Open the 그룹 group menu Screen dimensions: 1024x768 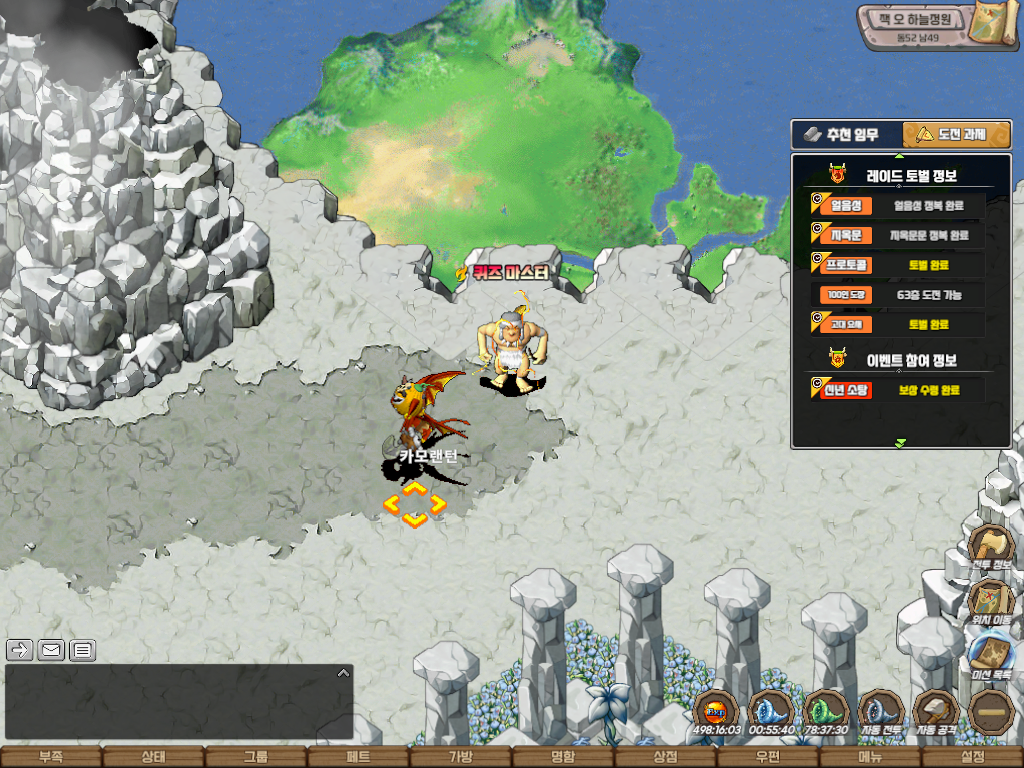[x=256, y=757]
